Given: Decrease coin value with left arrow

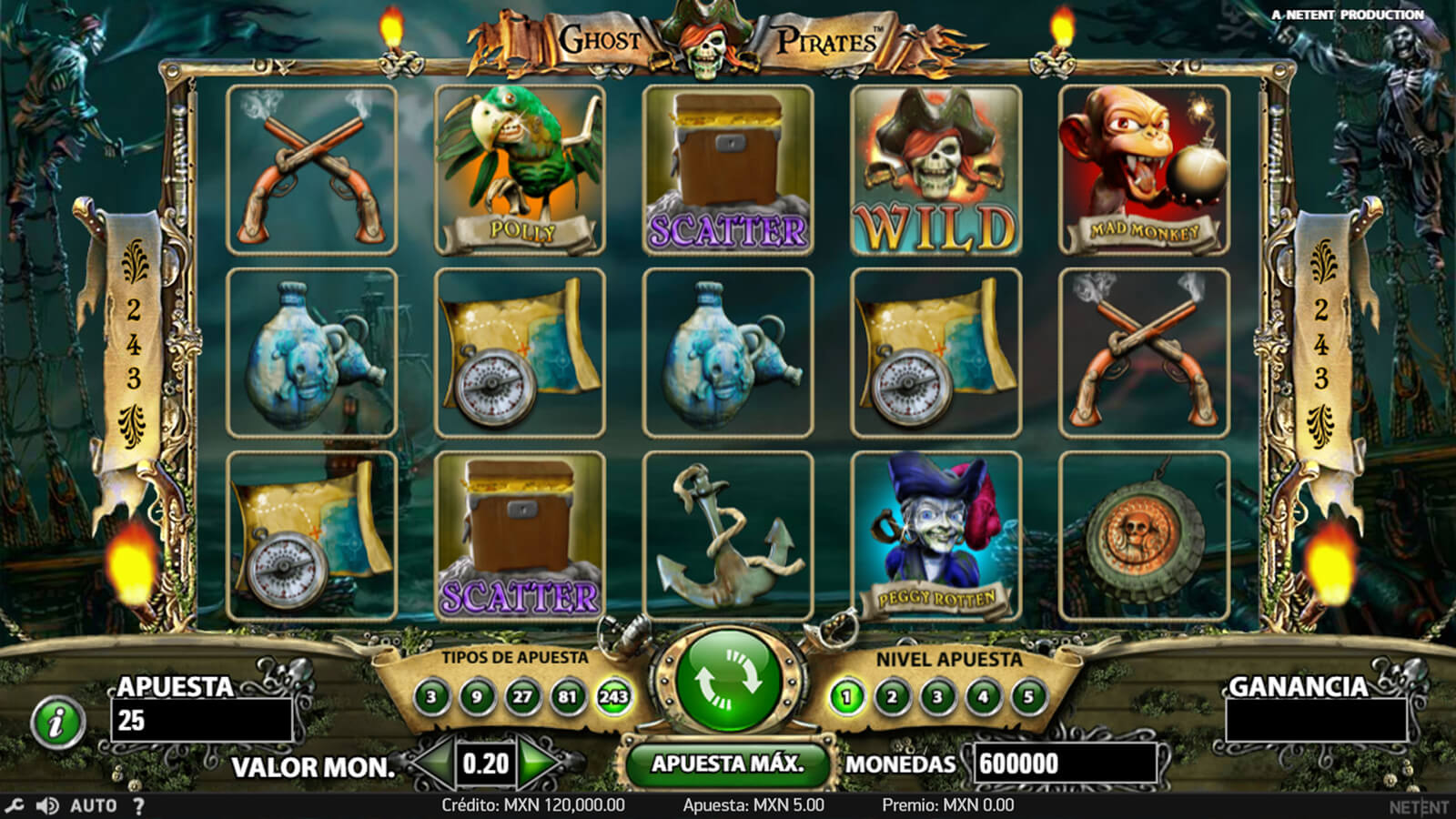Looking at the screenshot, I should point(435,763).
